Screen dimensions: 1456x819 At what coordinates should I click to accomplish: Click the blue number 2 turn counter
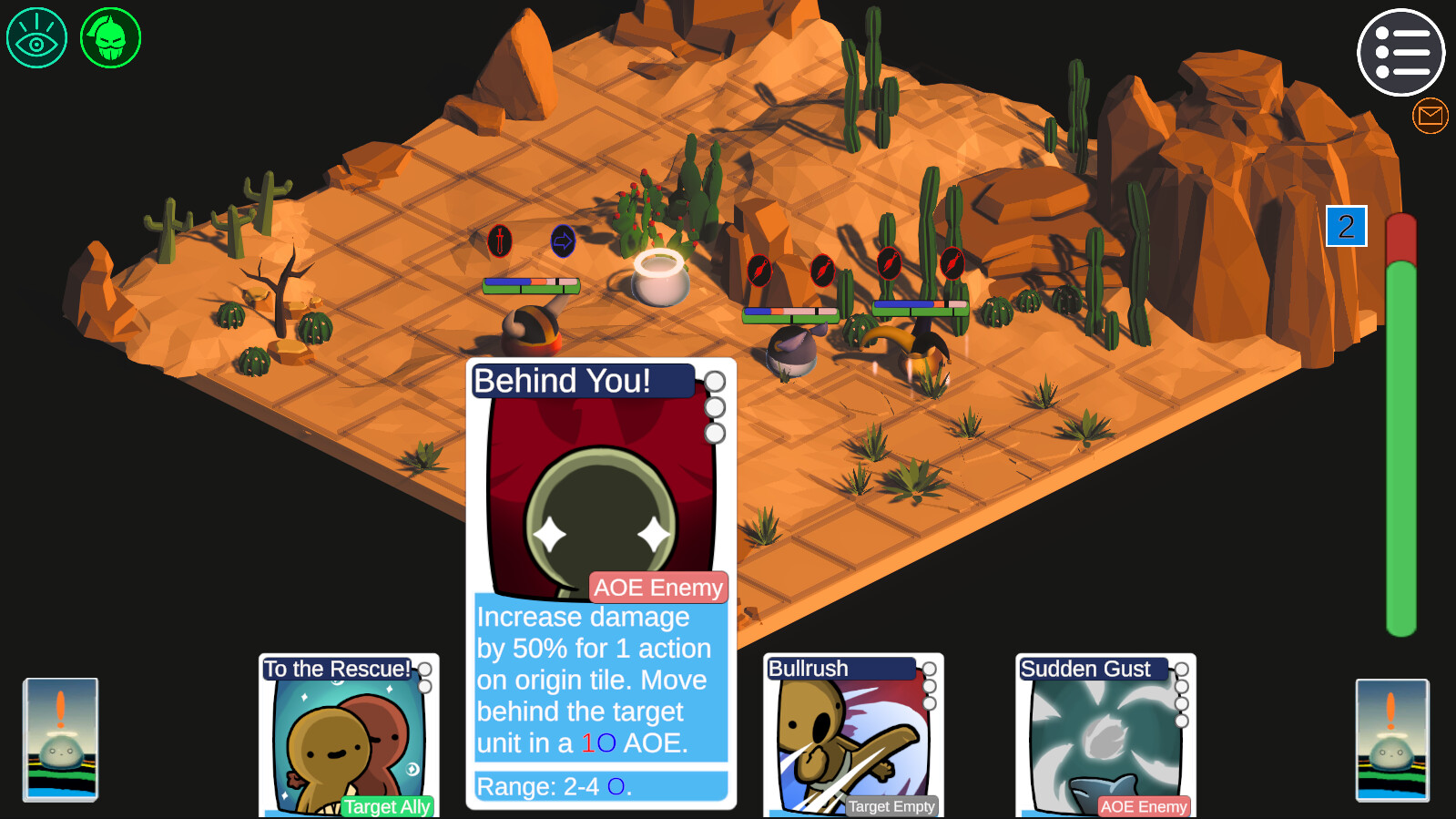1347,227
